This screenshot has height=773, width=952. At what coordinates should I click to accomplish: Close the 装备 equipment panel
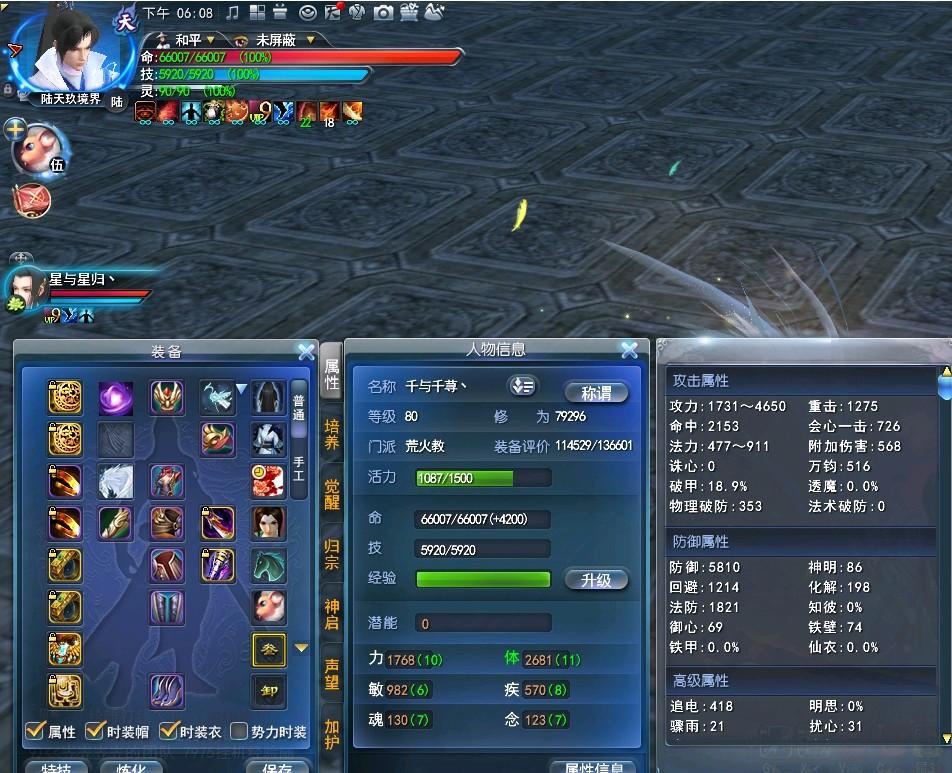click(x=306, y=351)
